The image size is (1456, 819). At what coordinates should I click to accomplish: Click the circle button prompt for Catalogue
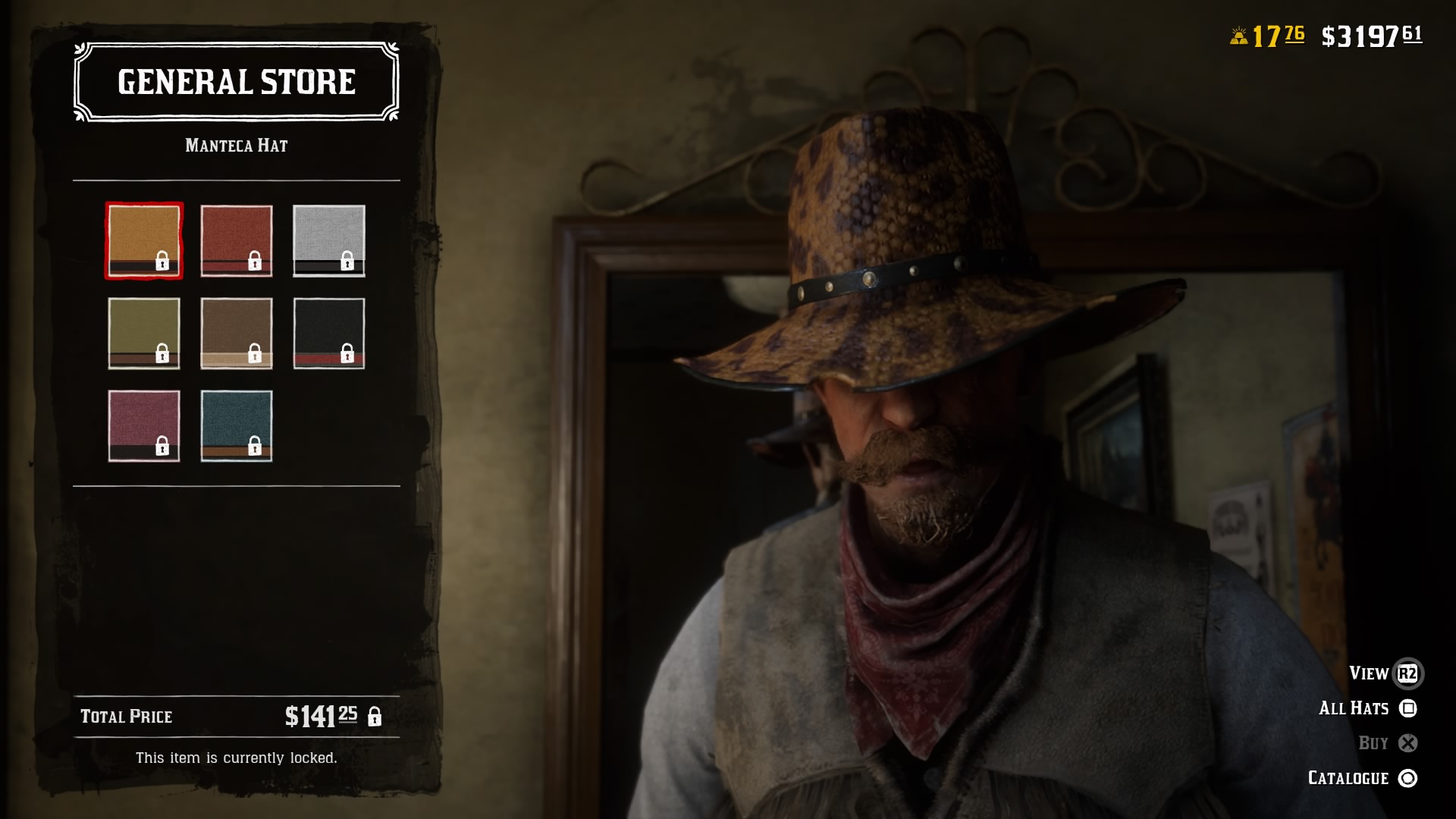pyautogui.click(x=1408, y=777)
